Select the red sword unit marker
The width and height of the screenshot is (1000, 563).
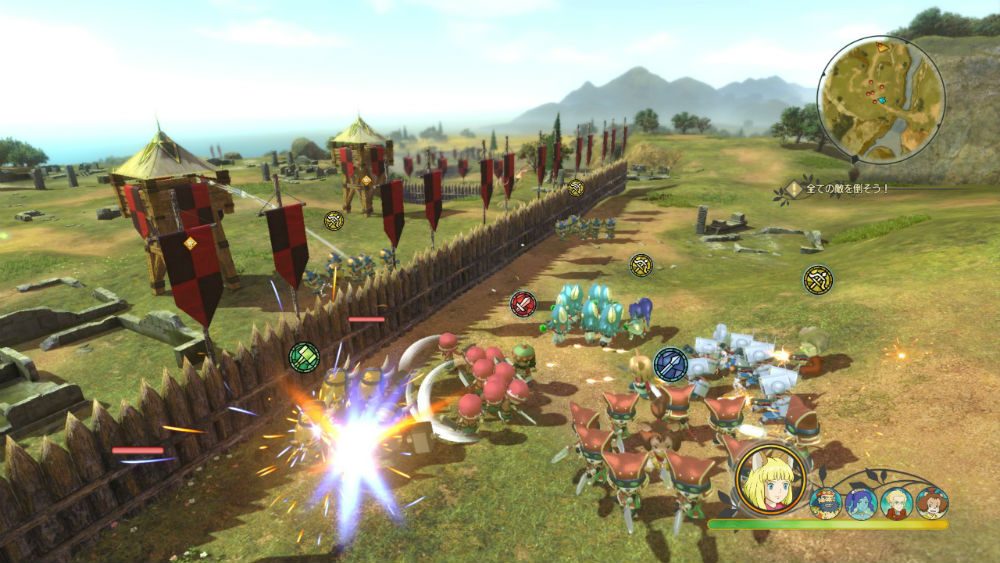523,304
